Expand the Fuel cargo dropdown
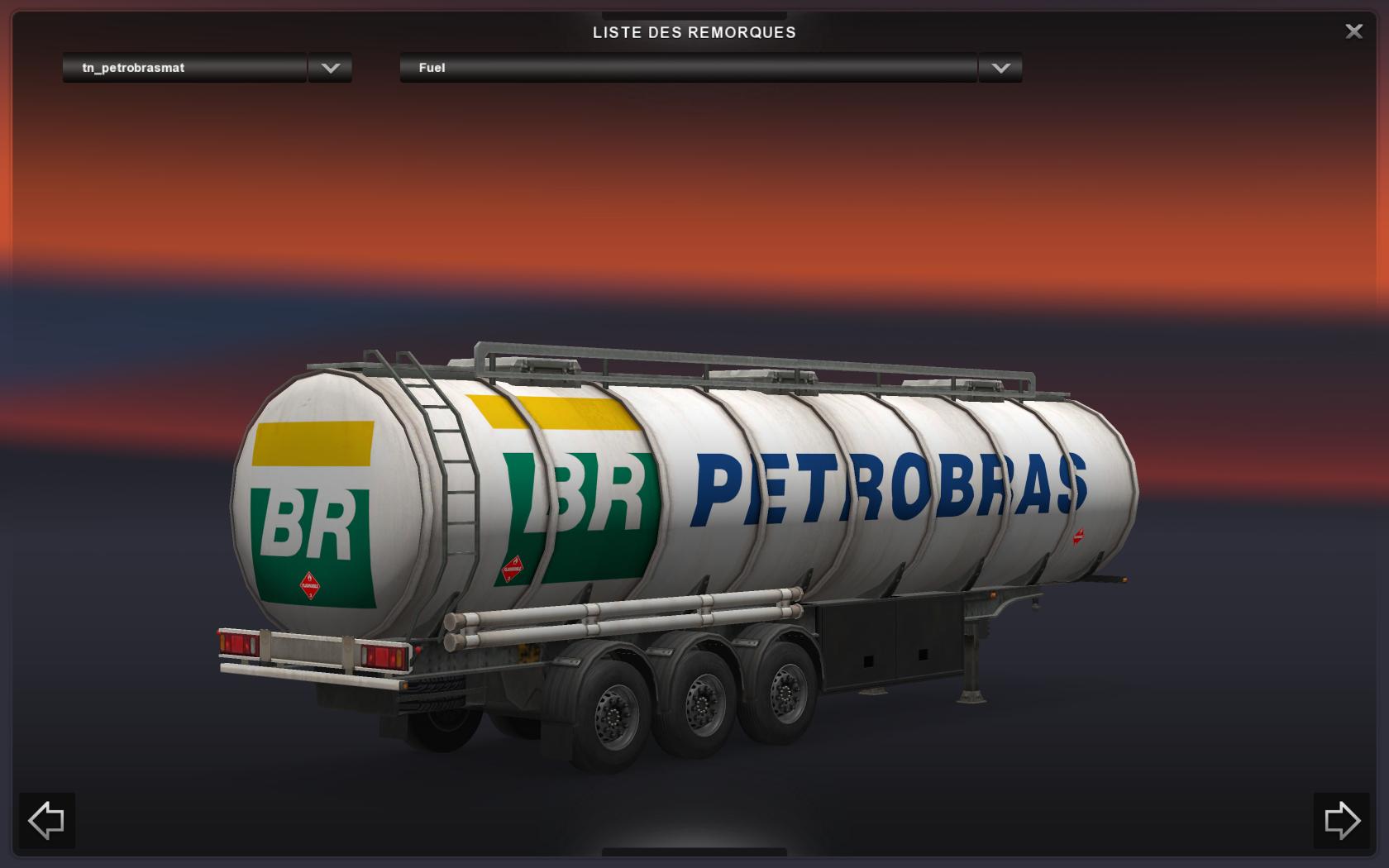1389x868 pixels. point(1000,68)
